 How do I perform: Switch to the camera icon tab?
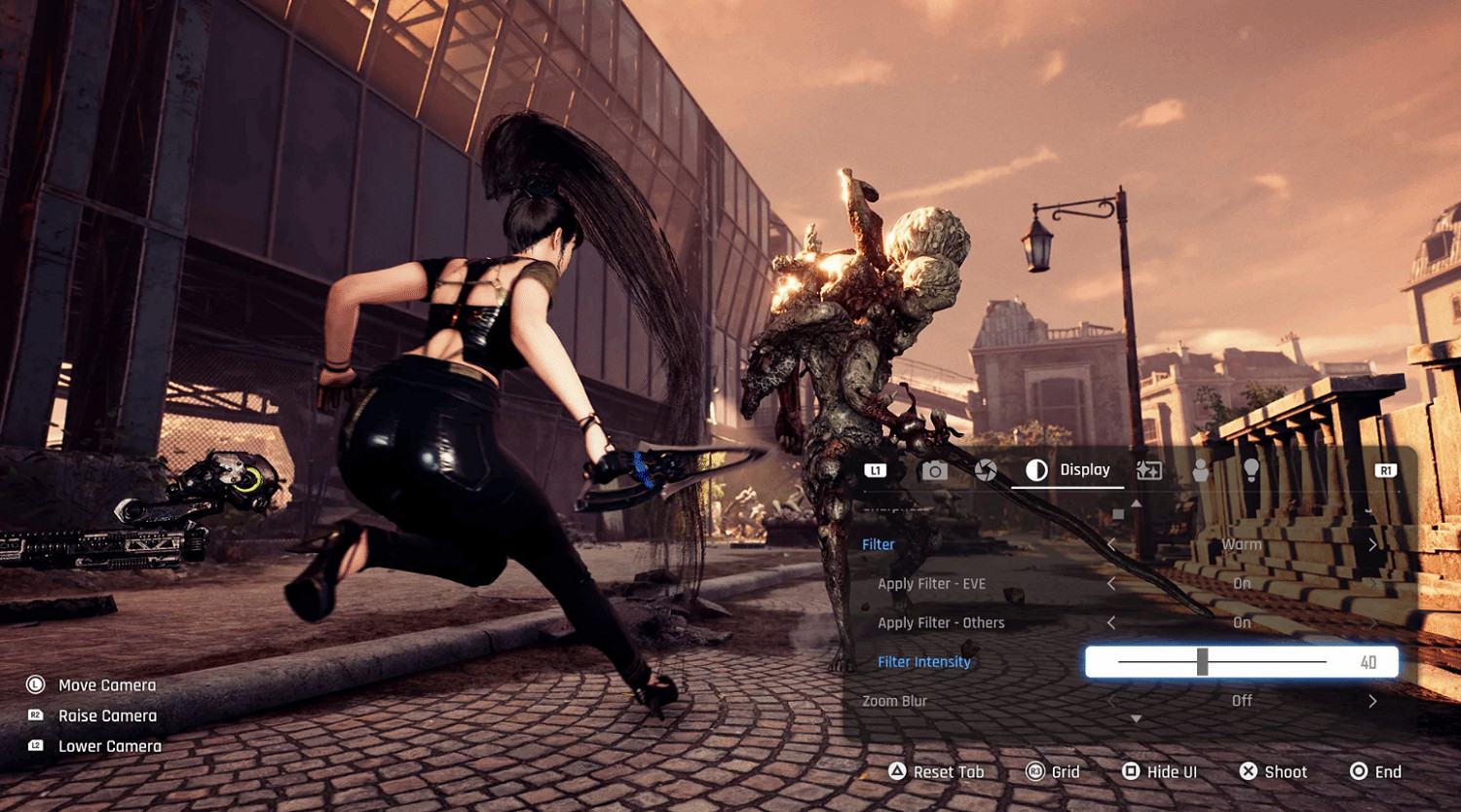[x=934, y=471]
